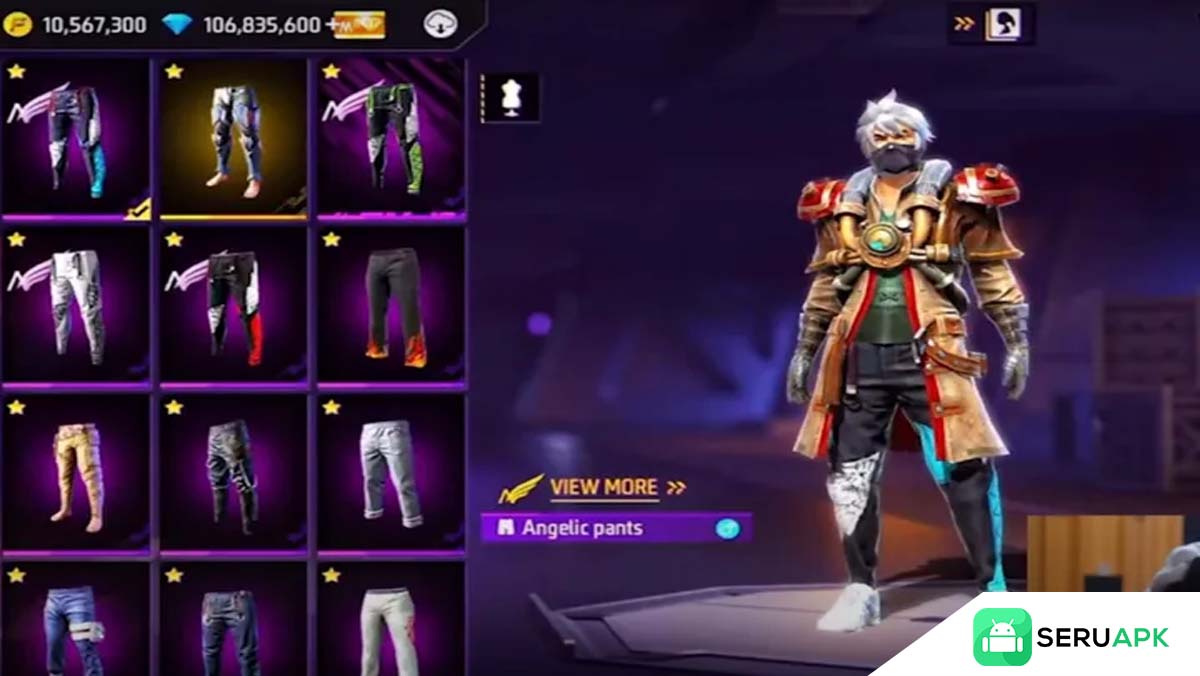The image size is (1200, 676).
Task: Open the cloud download icon
Action: point(440,24)
